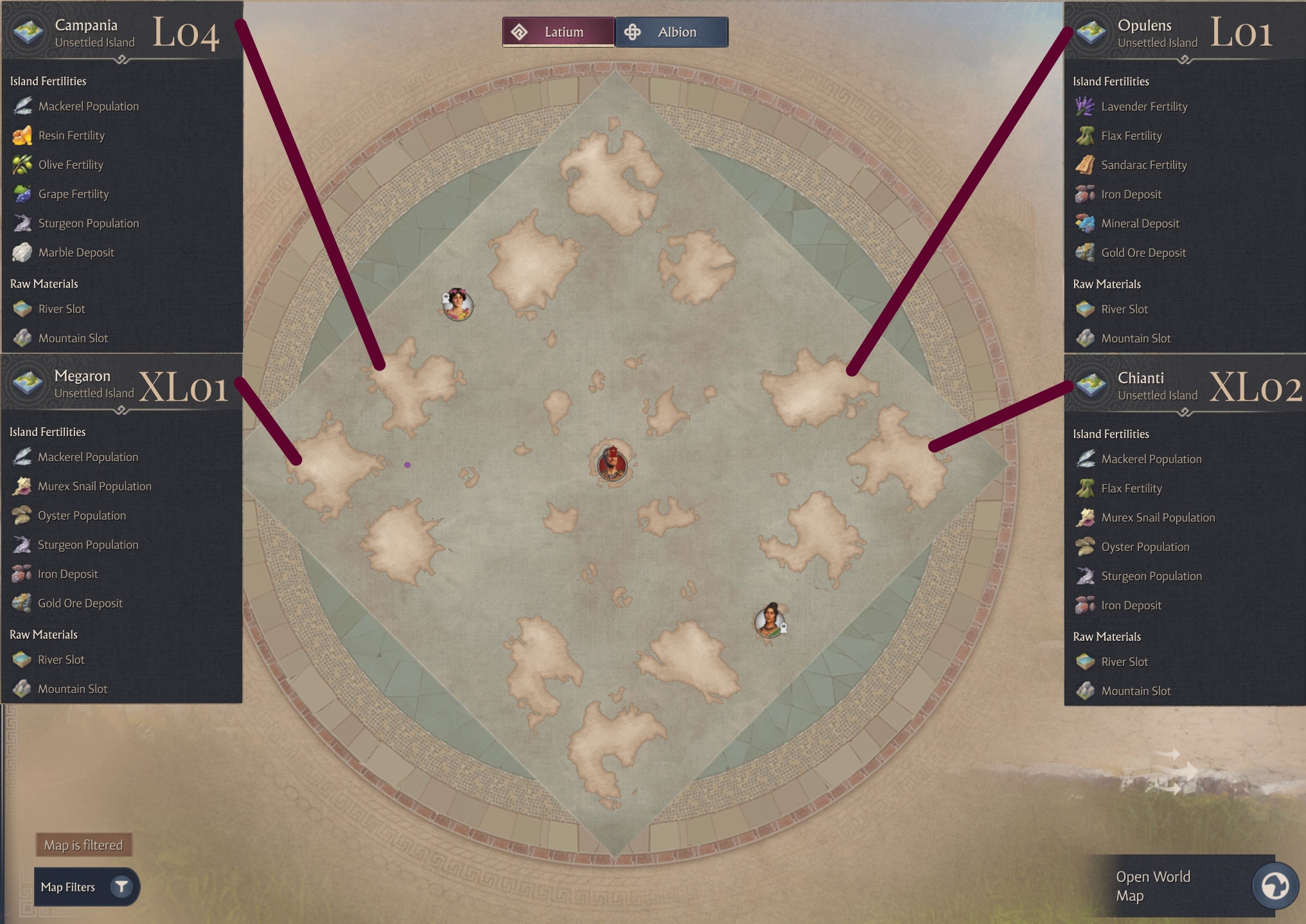
Task: Select the red-bearded man portrait on the map
Action: point(612,463)
